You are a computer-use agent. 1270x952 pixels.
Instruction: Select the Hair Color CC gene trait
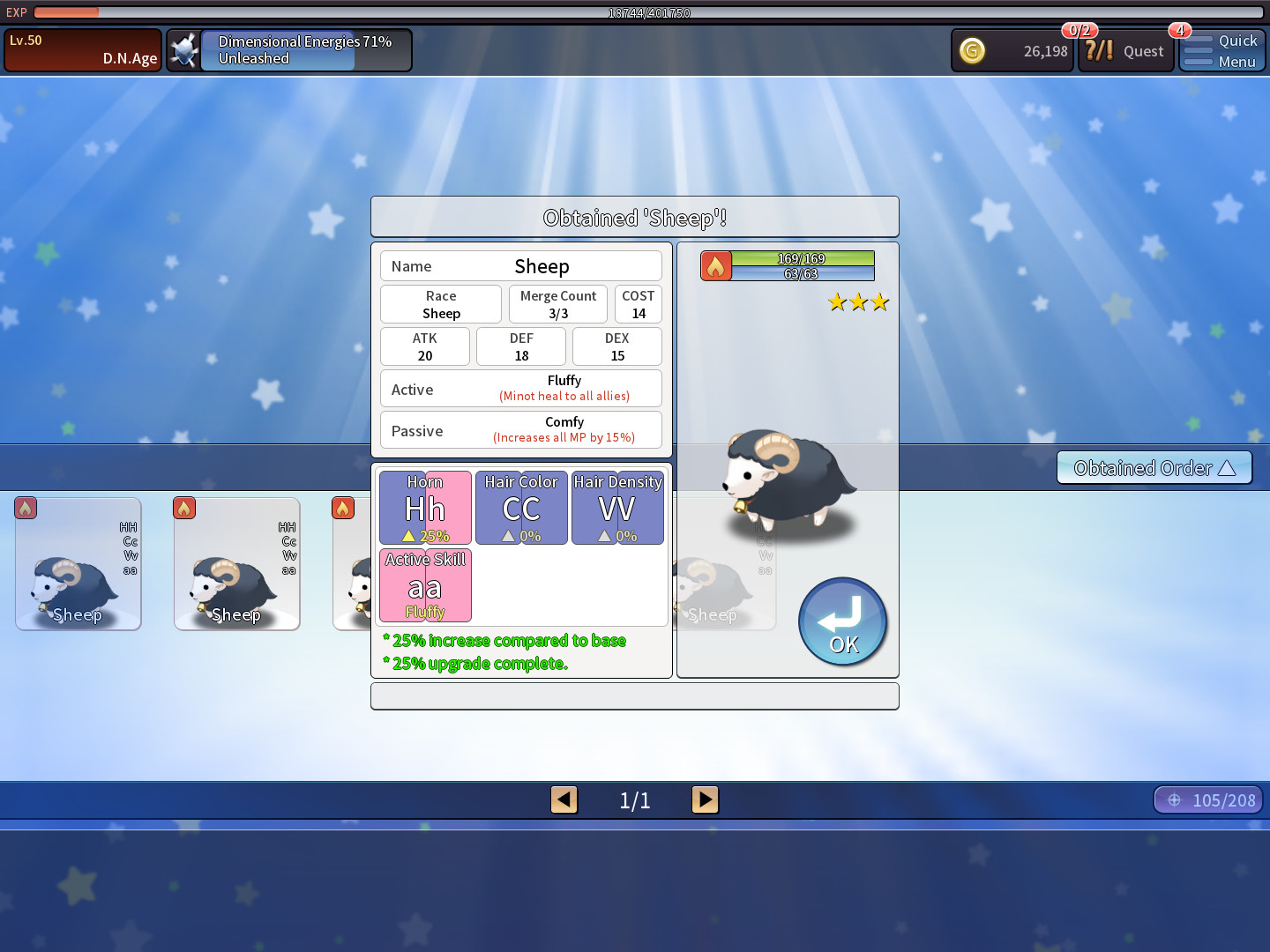click(x=521, y=508)
